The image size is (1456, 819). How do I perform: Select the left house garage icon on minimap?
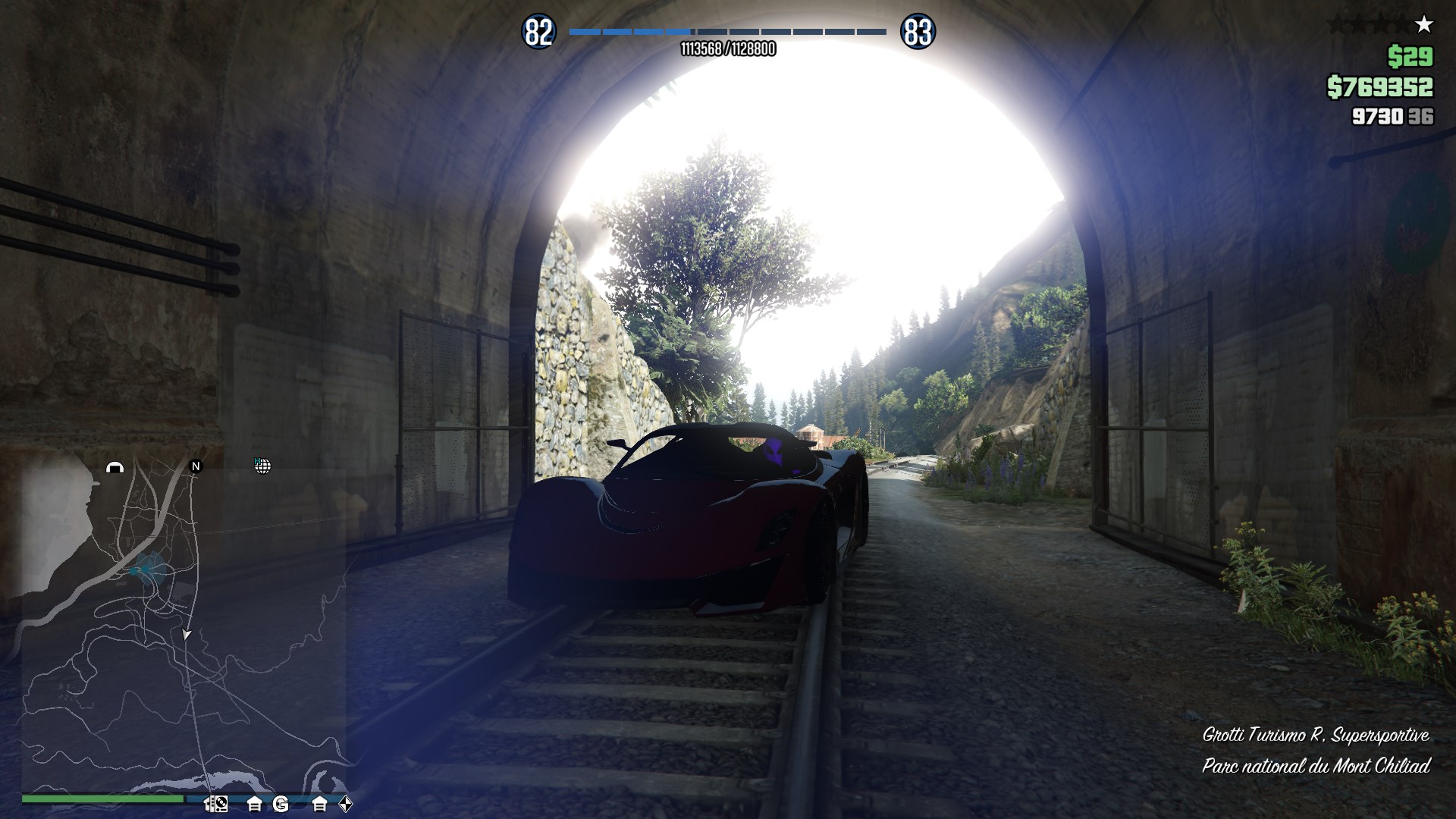pos(255,804)
